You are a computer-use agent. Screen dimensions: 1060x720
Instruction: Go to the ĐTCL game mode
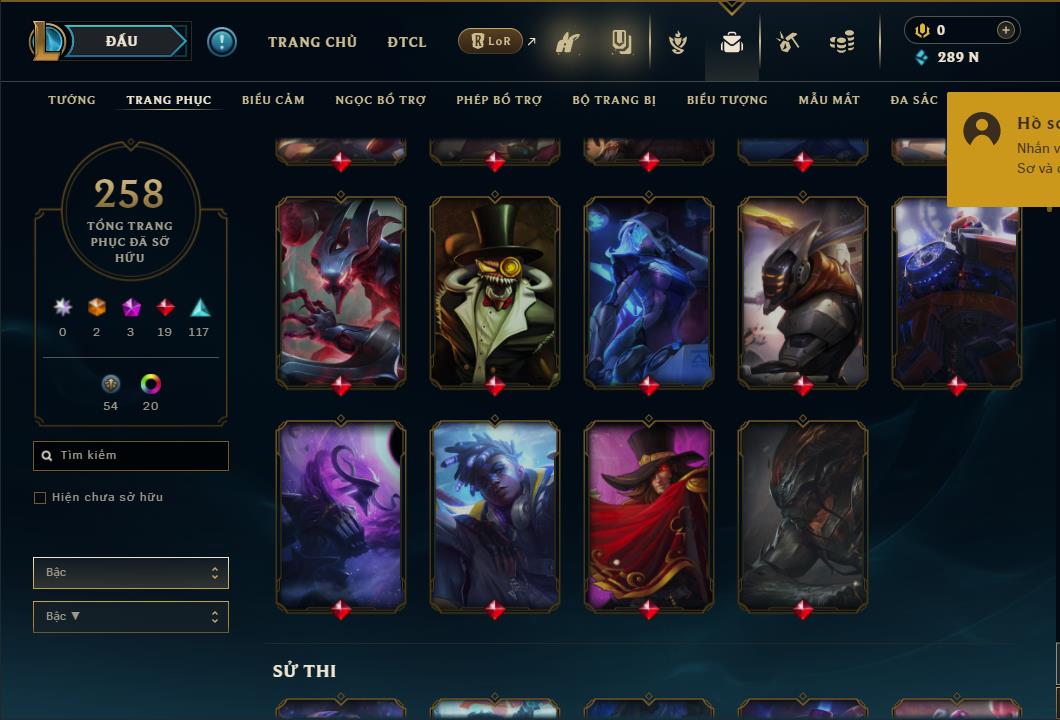[x=407, y=42]
